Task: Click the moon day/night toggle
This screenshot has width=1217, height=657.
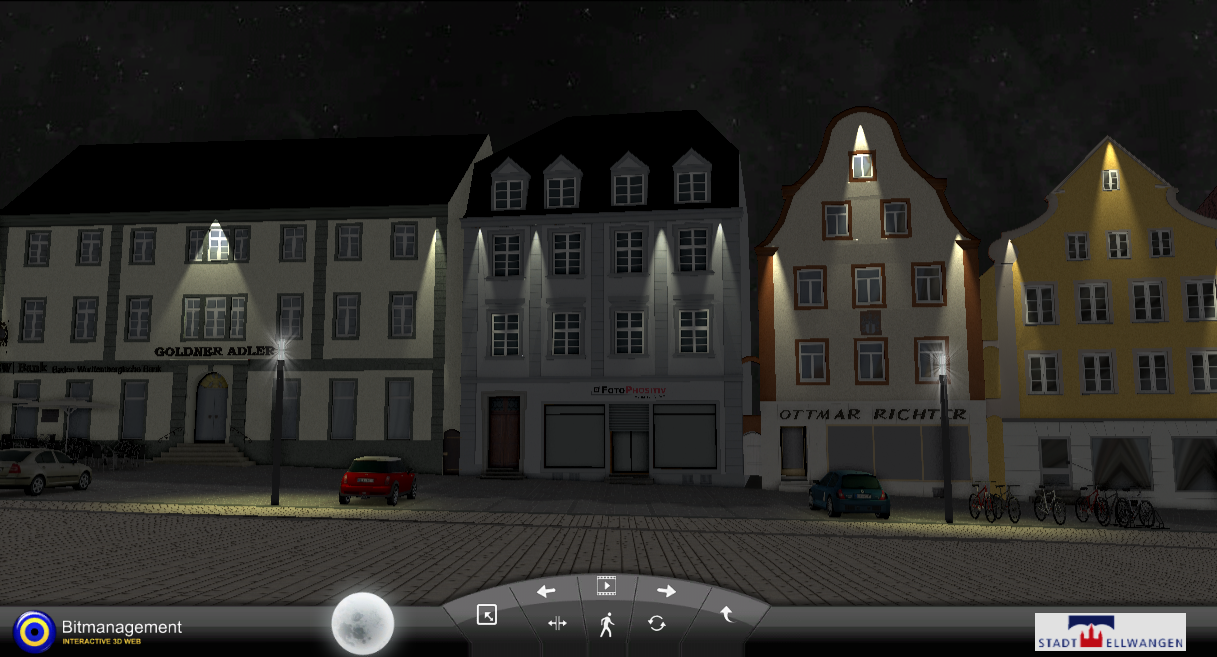Action: click(x=363, y=623)
